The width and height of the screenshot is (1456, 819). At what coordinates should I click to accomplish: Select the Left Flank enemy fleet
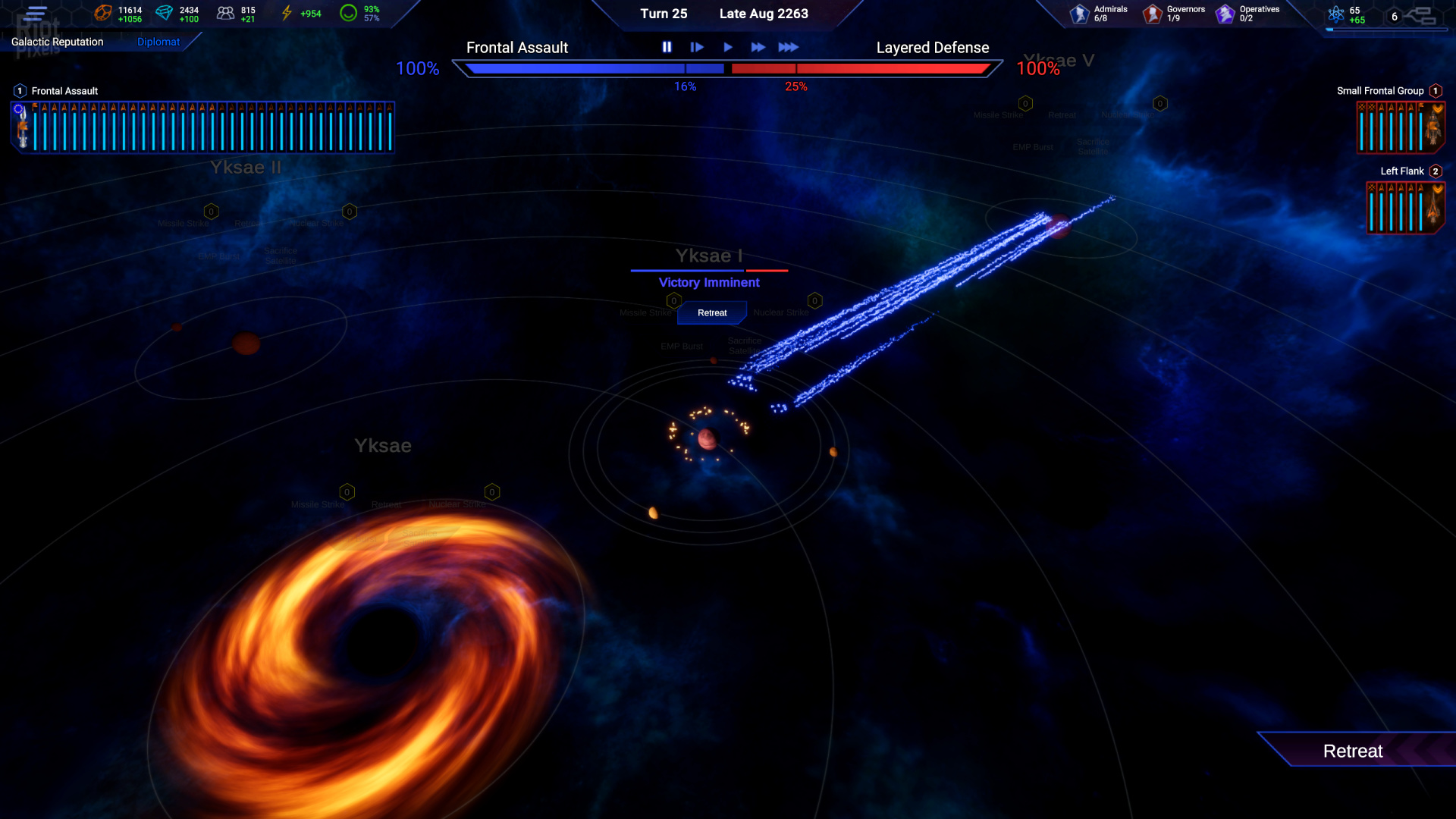point(1404,207)
